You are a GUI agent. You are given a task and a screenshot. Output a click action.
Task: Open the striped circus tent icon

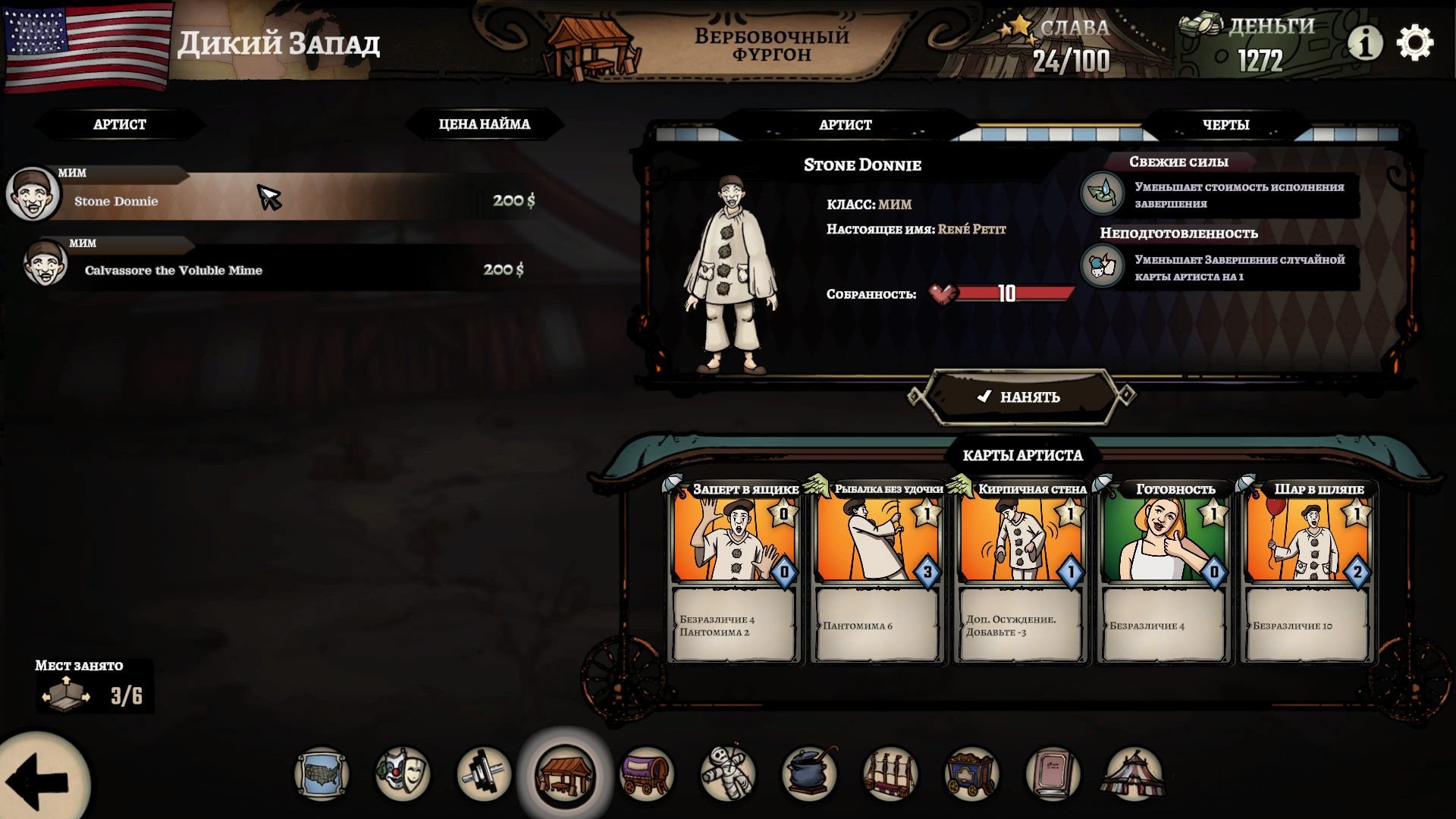tap(1133, 774)
